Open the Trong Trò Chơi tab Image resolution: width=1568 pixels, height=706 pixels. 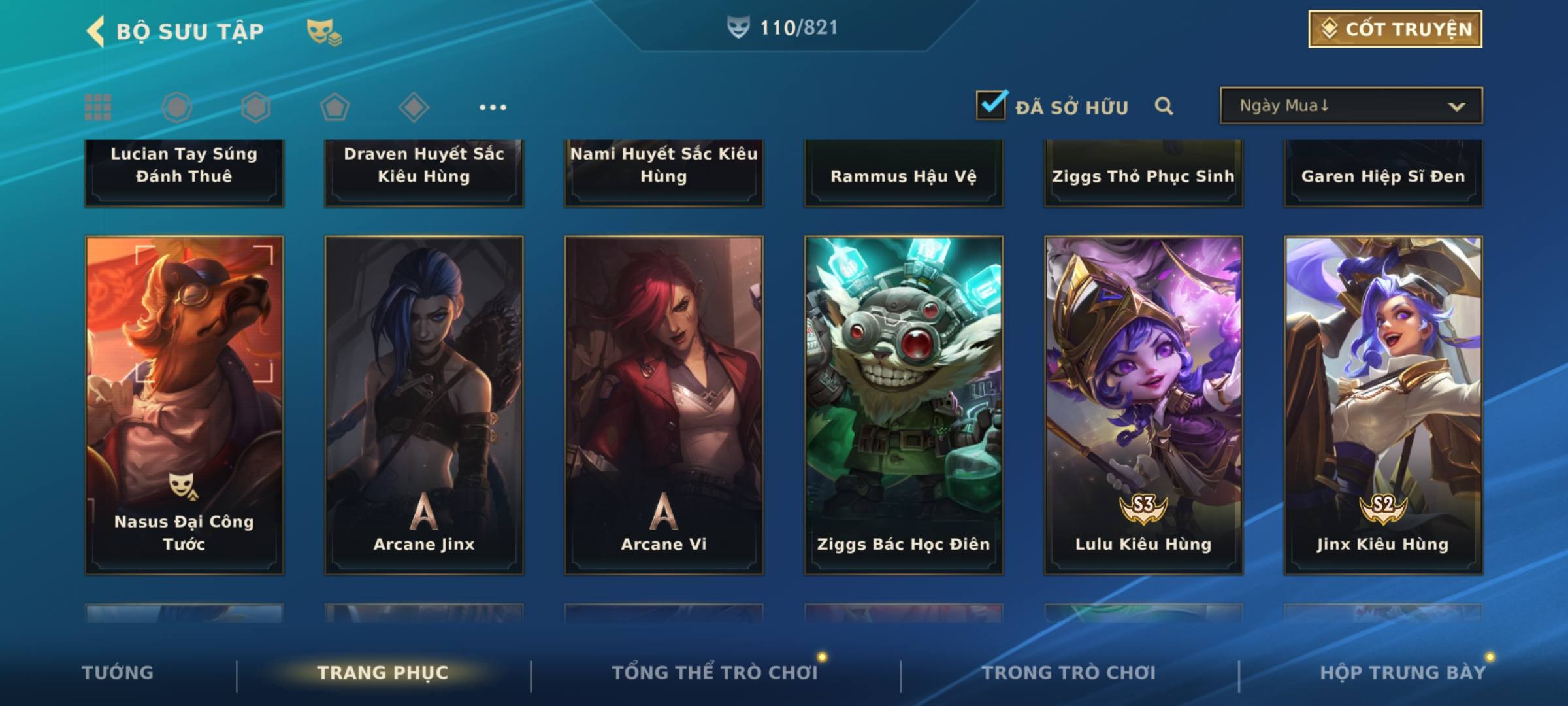(1069, 673)
